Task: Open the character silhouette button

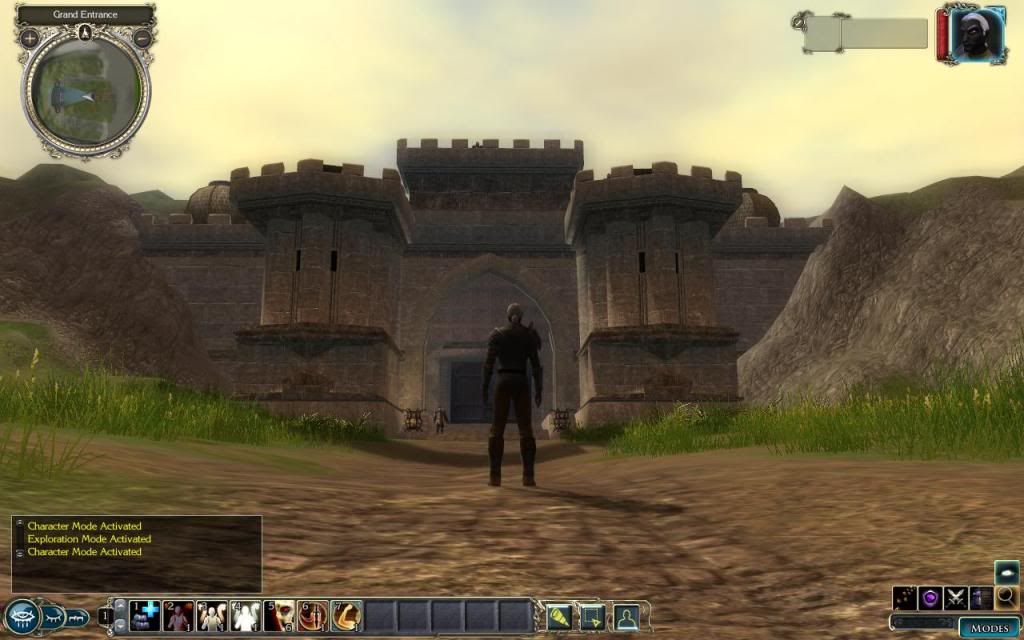Action: pyautogui.click(x=626, y=616)
